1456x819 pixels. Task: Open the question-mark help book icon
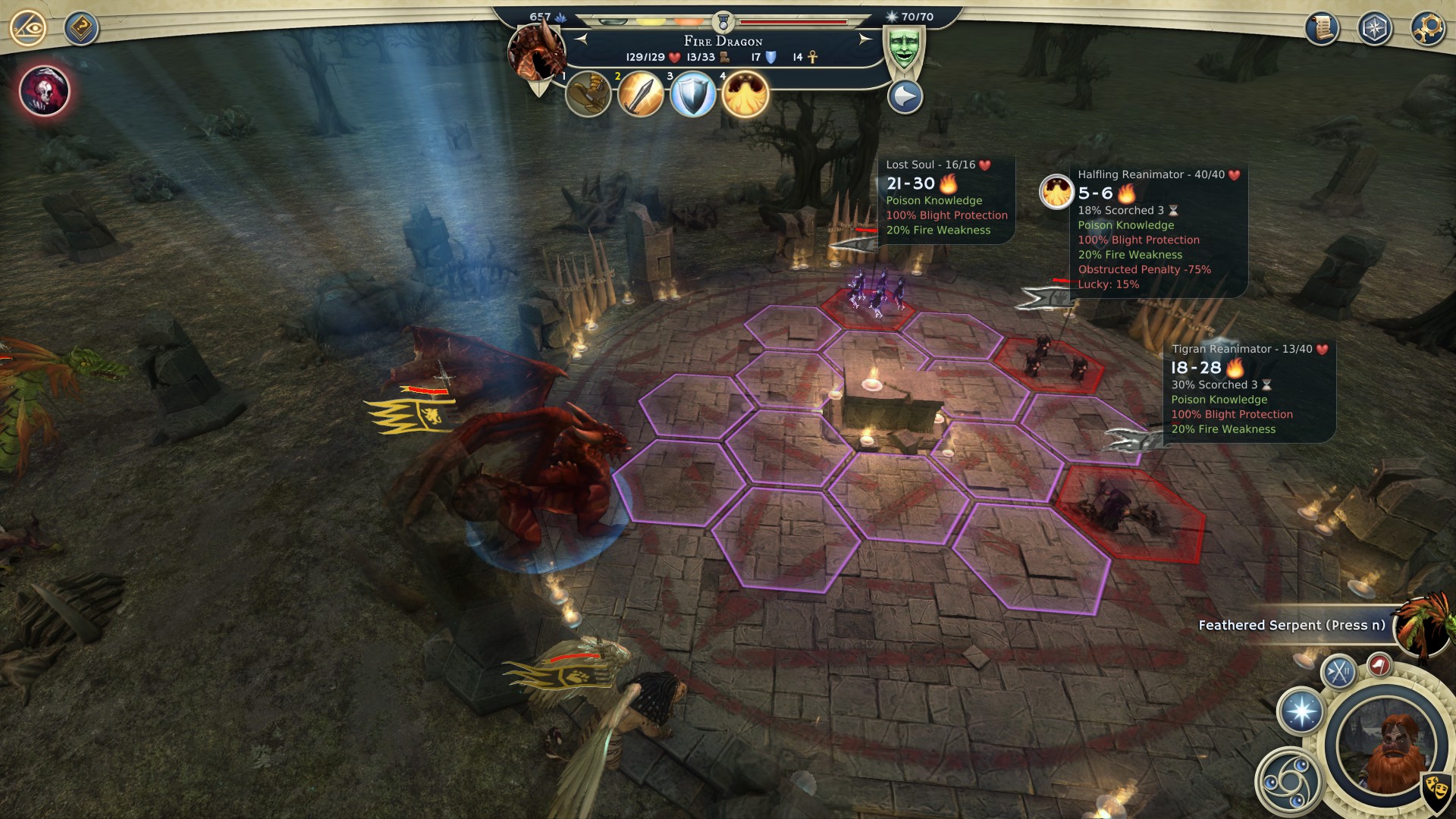[x=81, y=29]
